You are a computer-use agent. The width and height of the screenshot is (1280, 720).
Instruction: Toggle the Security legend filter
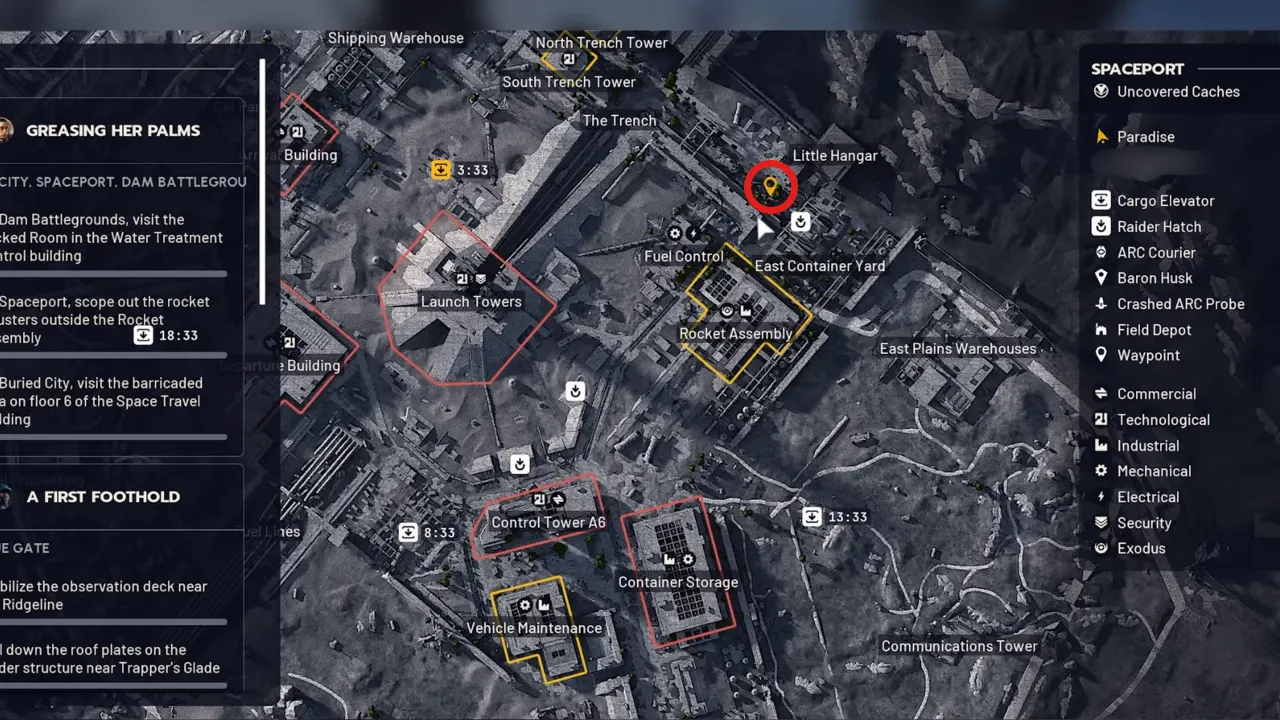click(x=1100, y=522)
